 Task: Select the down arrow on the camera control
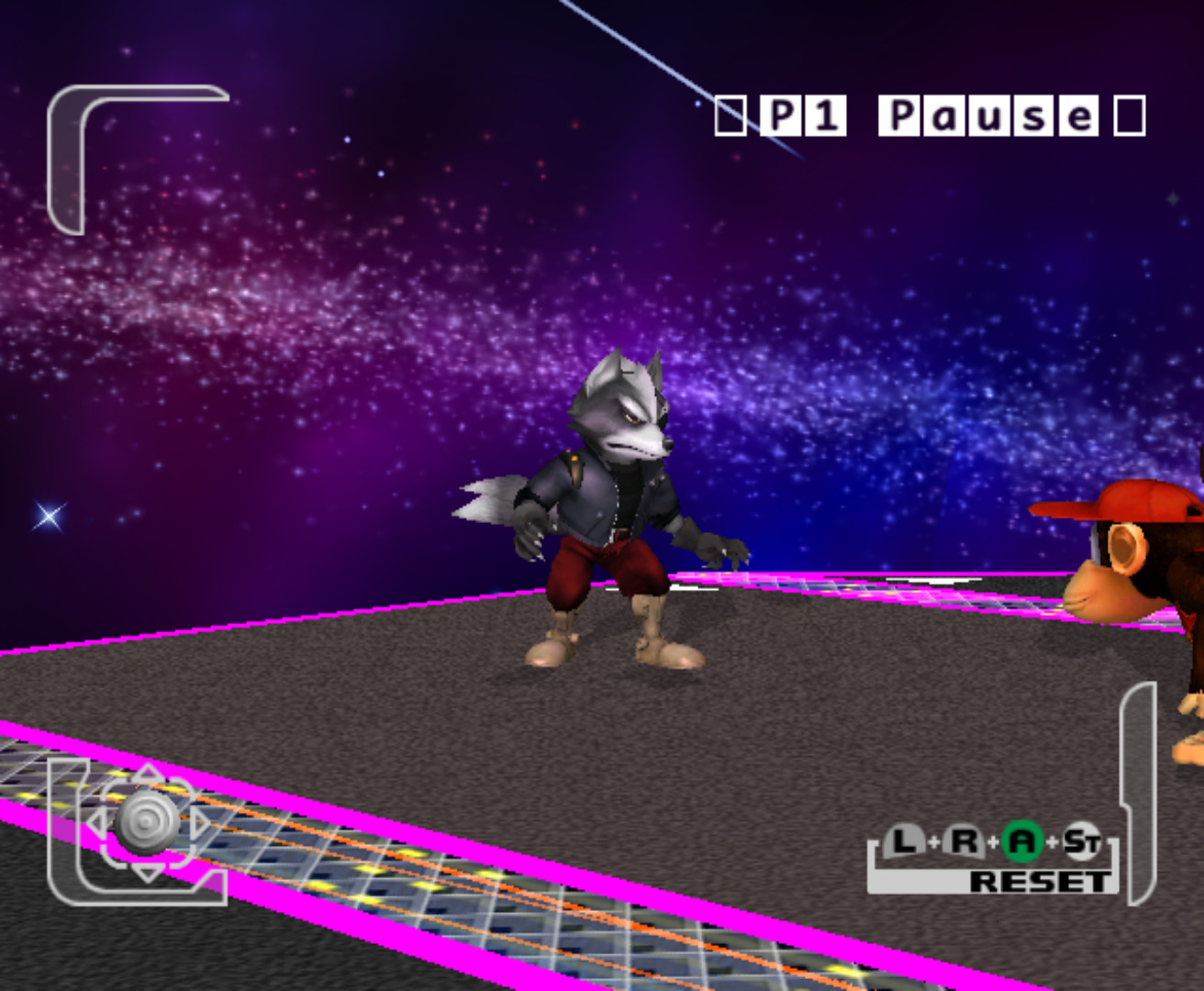[146, 873]
